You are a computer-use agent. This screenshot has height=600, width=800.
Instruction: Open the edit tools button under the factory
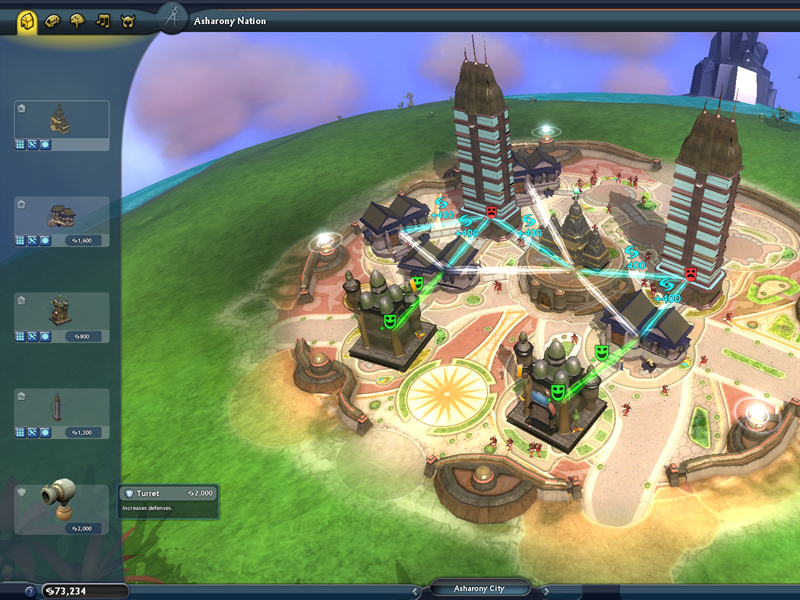tap(33, 432)
